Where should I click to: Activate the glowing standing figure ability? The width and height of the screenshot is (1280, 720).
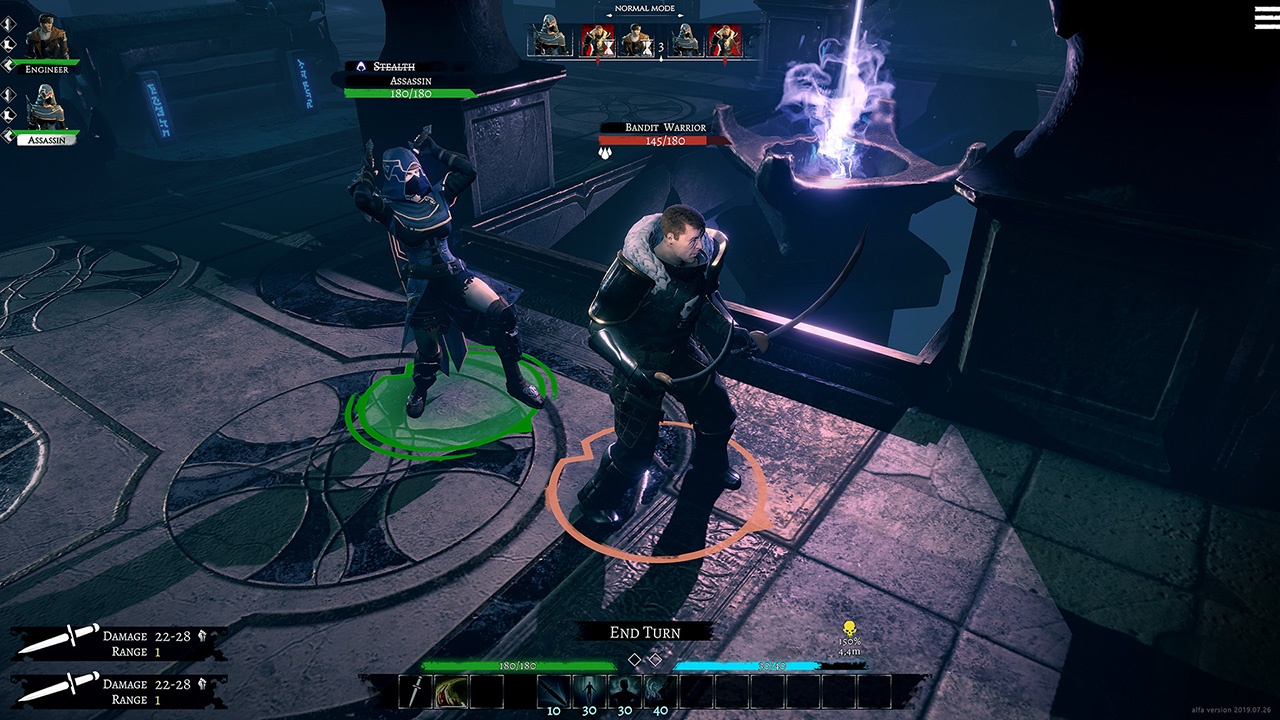588,691
